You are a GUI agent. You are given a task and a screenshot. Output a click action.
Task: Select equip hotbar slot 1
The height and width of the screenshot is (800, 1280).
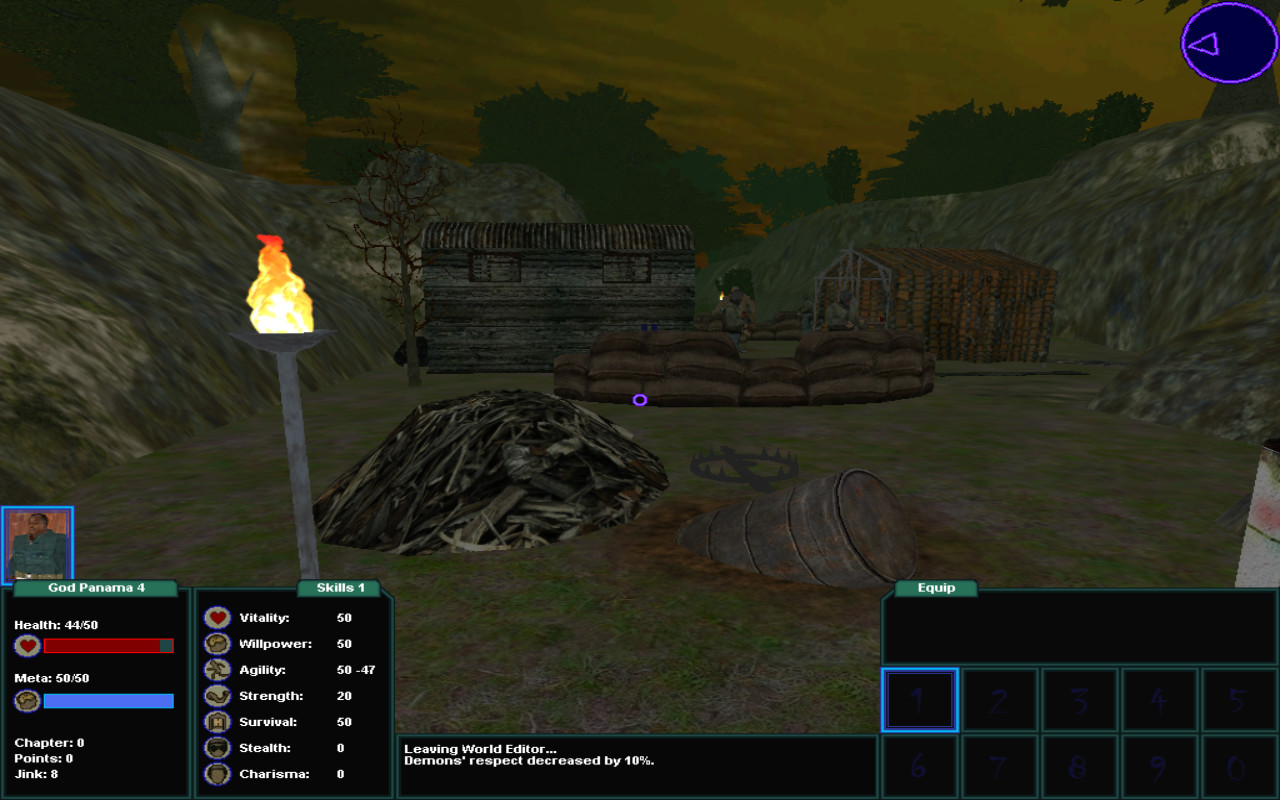[919, 699]
